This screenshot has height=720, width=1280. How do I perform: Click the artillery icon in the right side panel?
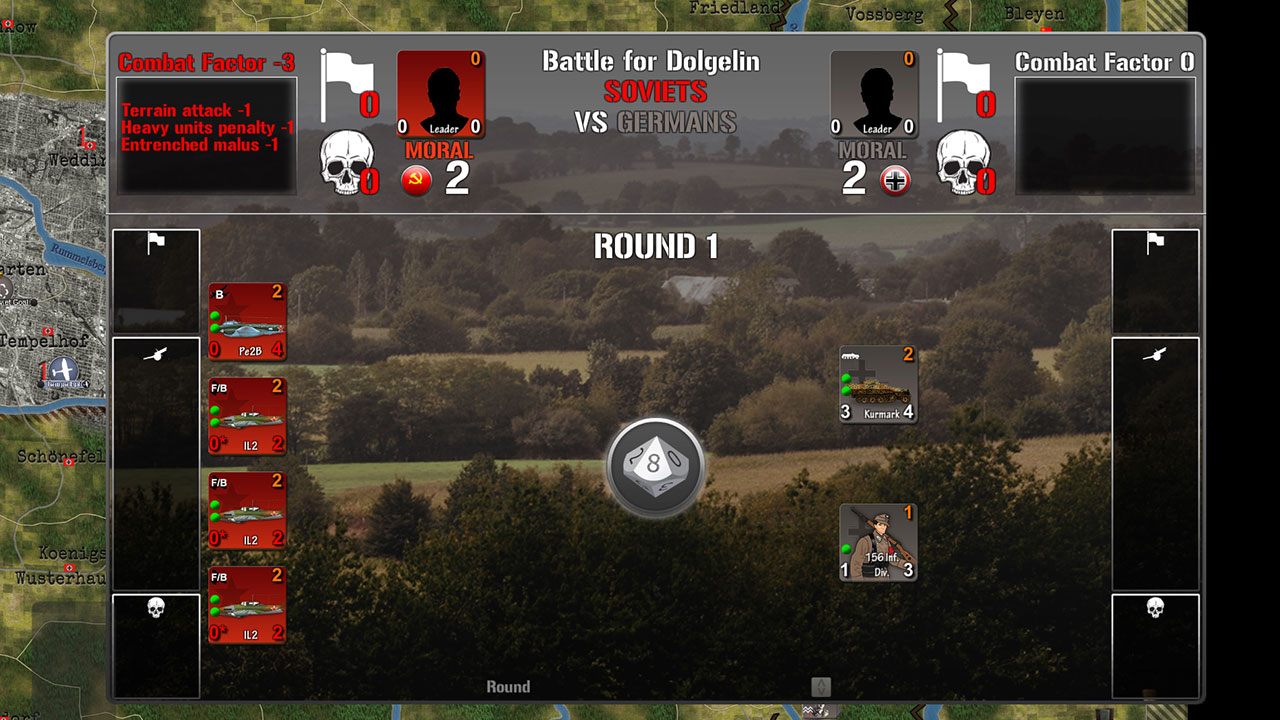point(1156,352)
